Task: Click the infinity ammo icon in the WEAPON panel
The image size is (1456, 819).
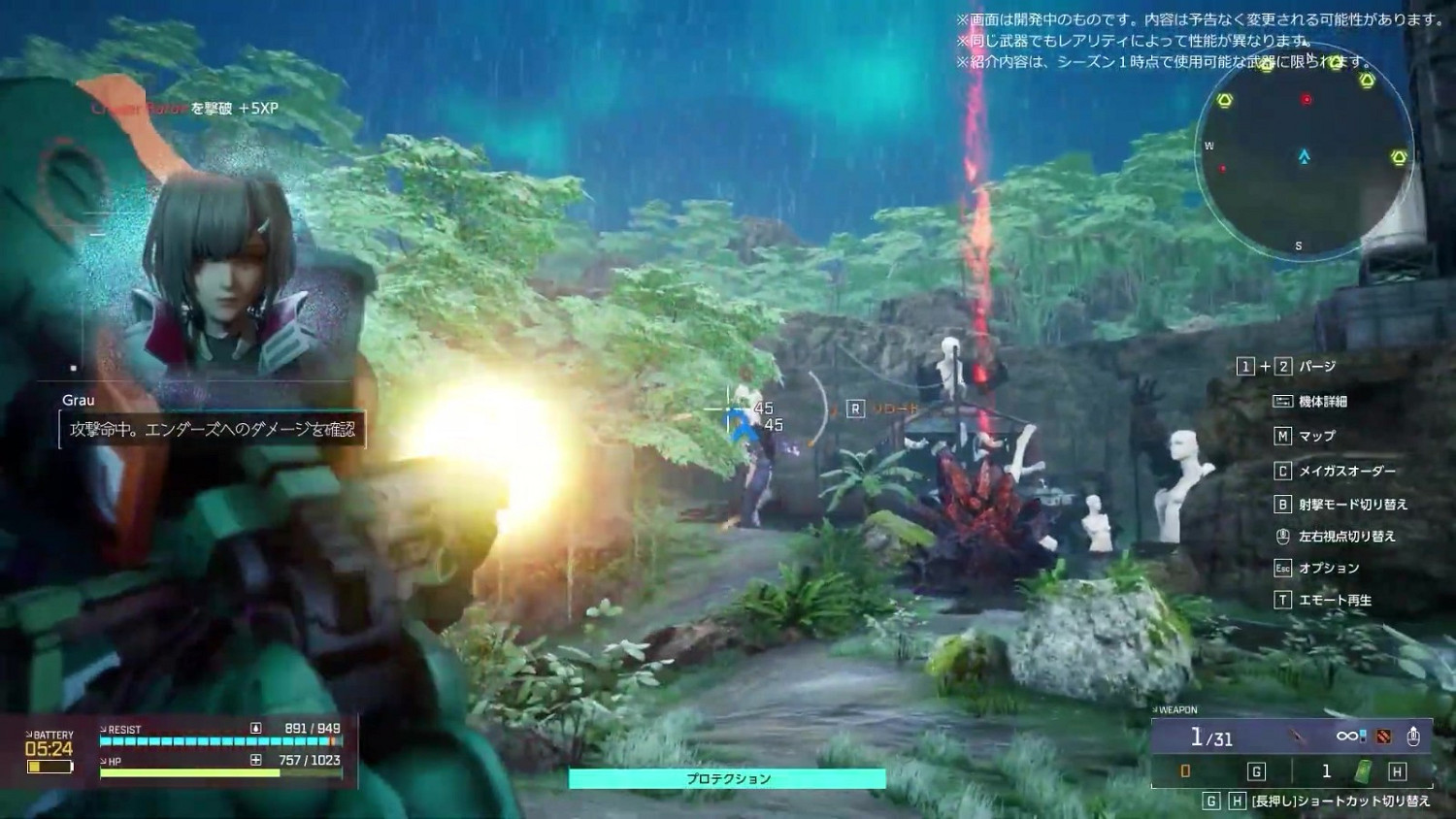Action: pyautogui.click(x=1347, y=737)
